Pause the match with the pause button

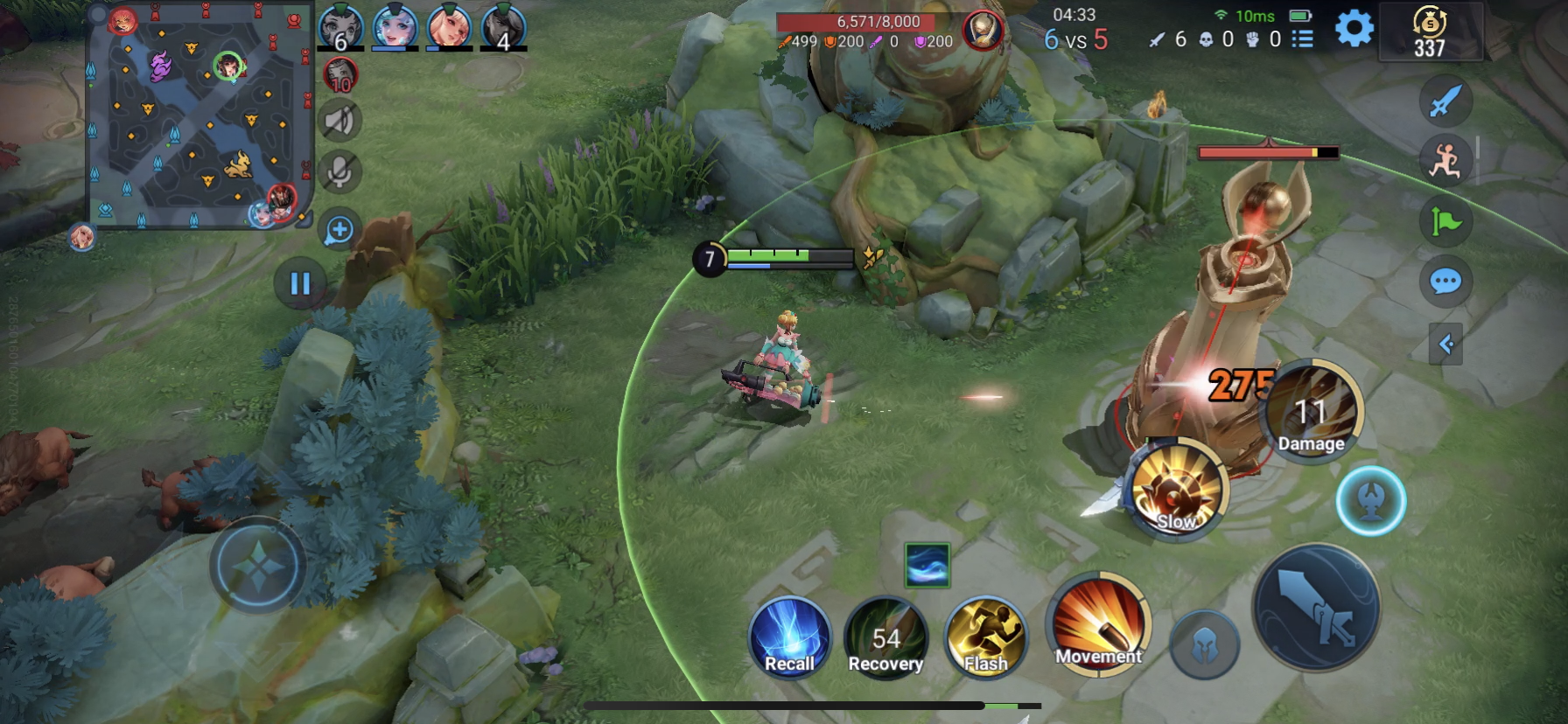pos(300,283)
